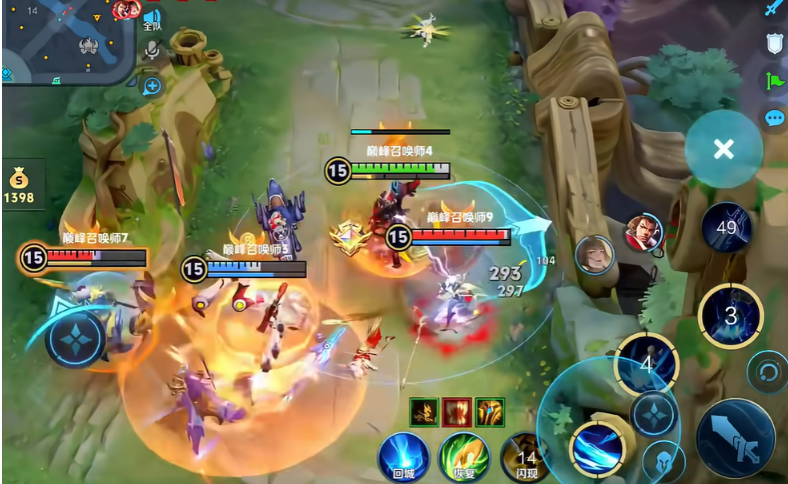
Task: Open the quick message plus bubble
Action: (152, 86)
